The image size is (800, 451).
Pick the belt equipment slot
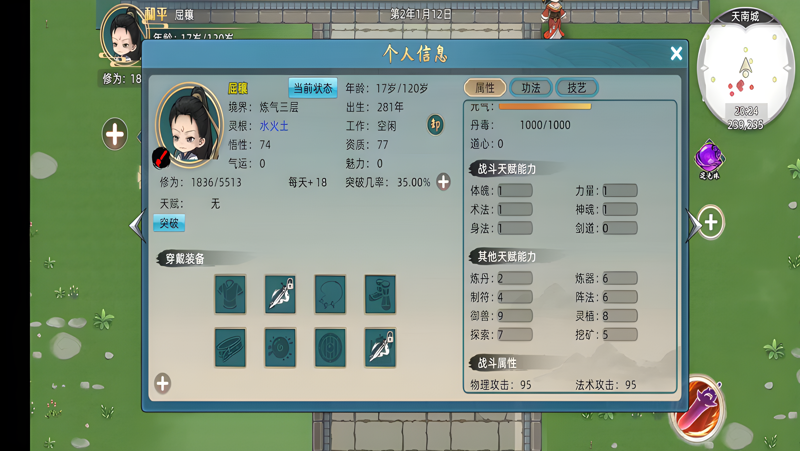coord(230,348)
